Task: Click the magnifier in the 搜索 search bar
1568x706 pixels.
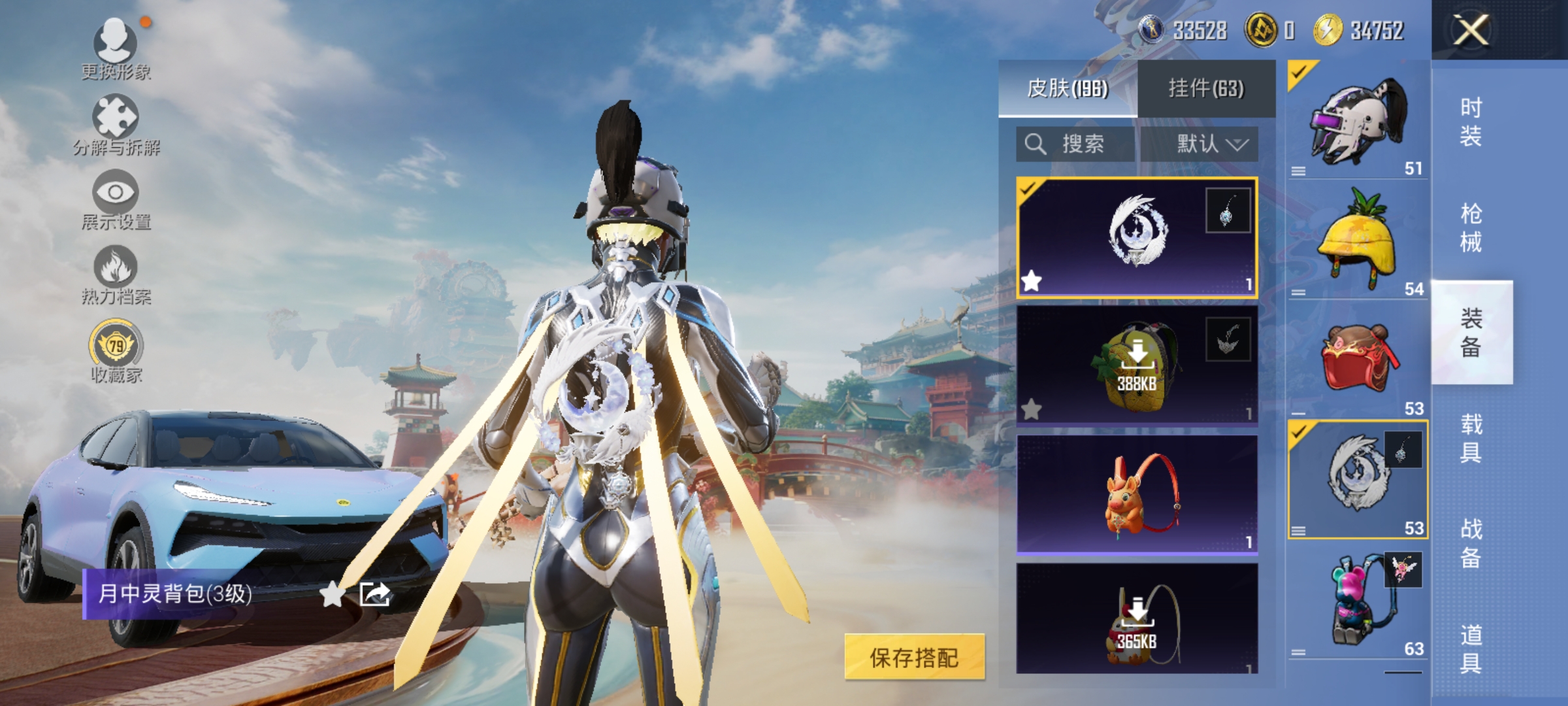Action: point(1035,144)
